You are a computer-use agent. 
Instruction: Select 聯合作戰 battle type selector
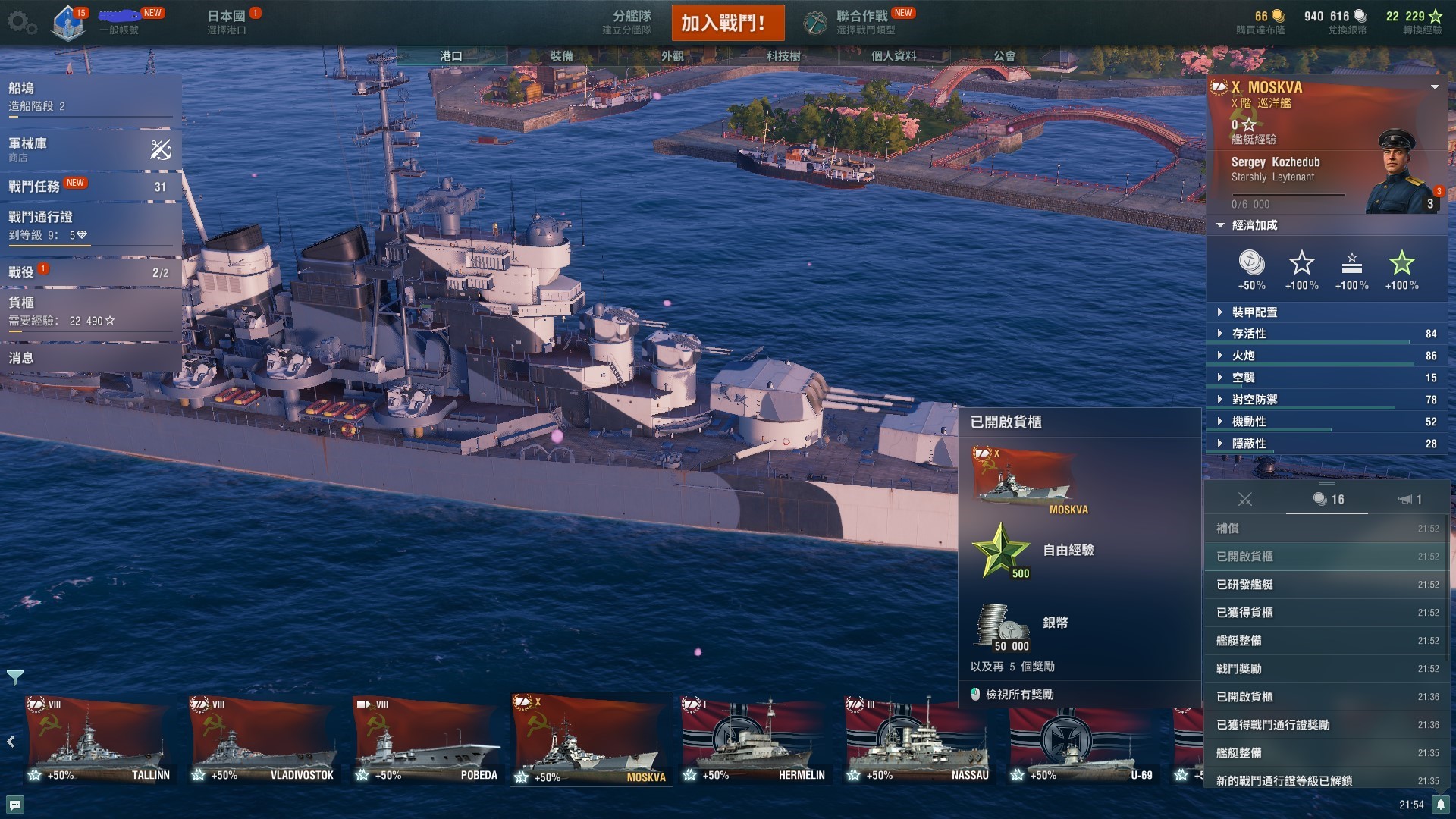tap(861, 22)
